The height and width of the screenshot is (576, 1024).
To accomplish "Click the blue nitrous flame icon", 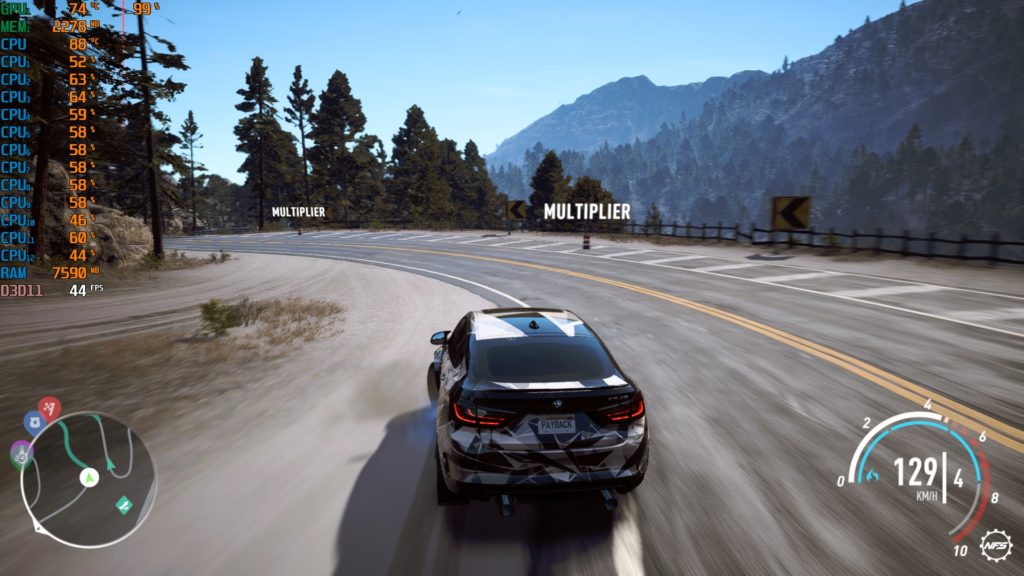I will click(873, 473).
